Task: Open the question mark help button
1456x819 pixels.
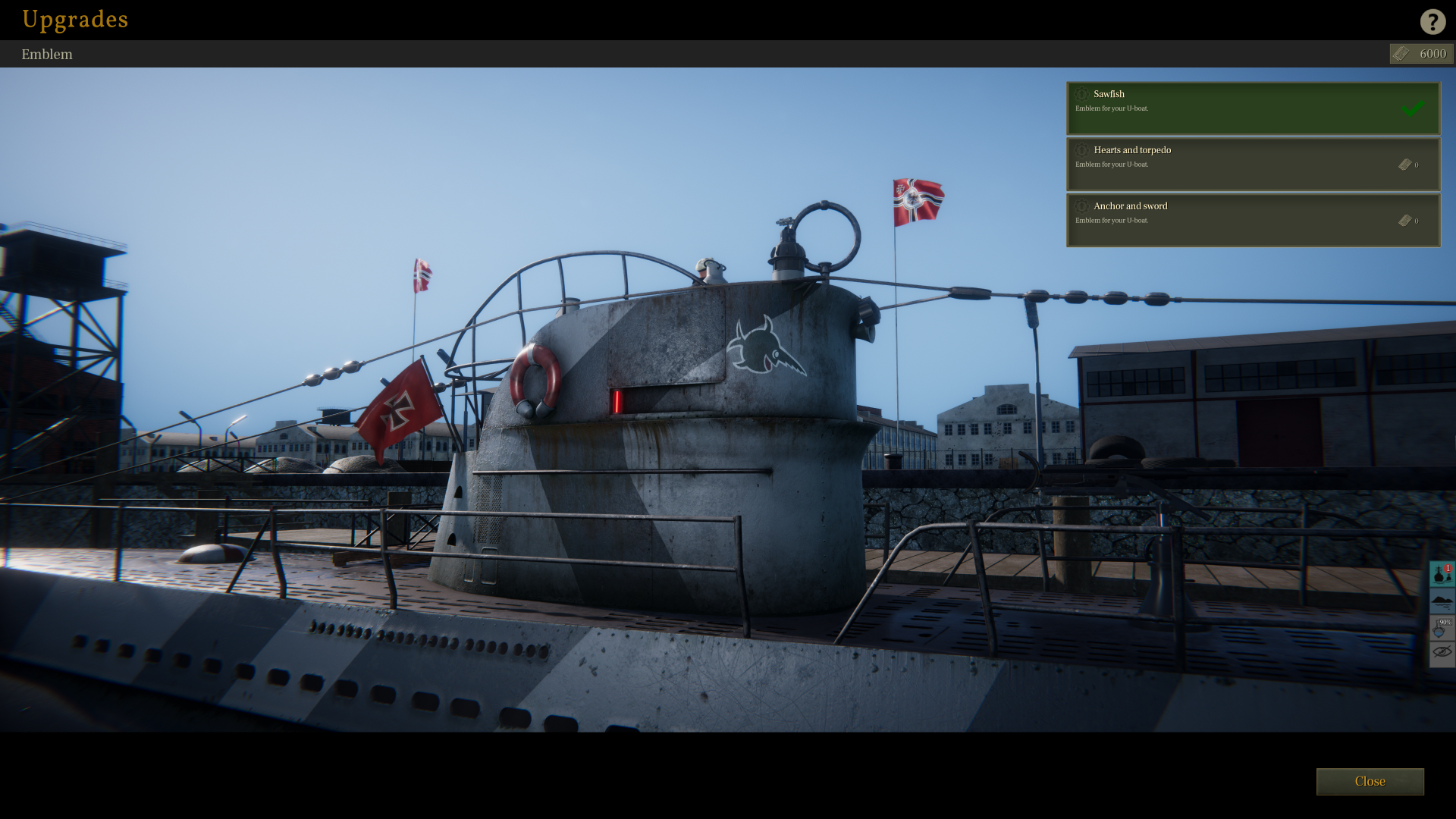Action: point(1432,21)
